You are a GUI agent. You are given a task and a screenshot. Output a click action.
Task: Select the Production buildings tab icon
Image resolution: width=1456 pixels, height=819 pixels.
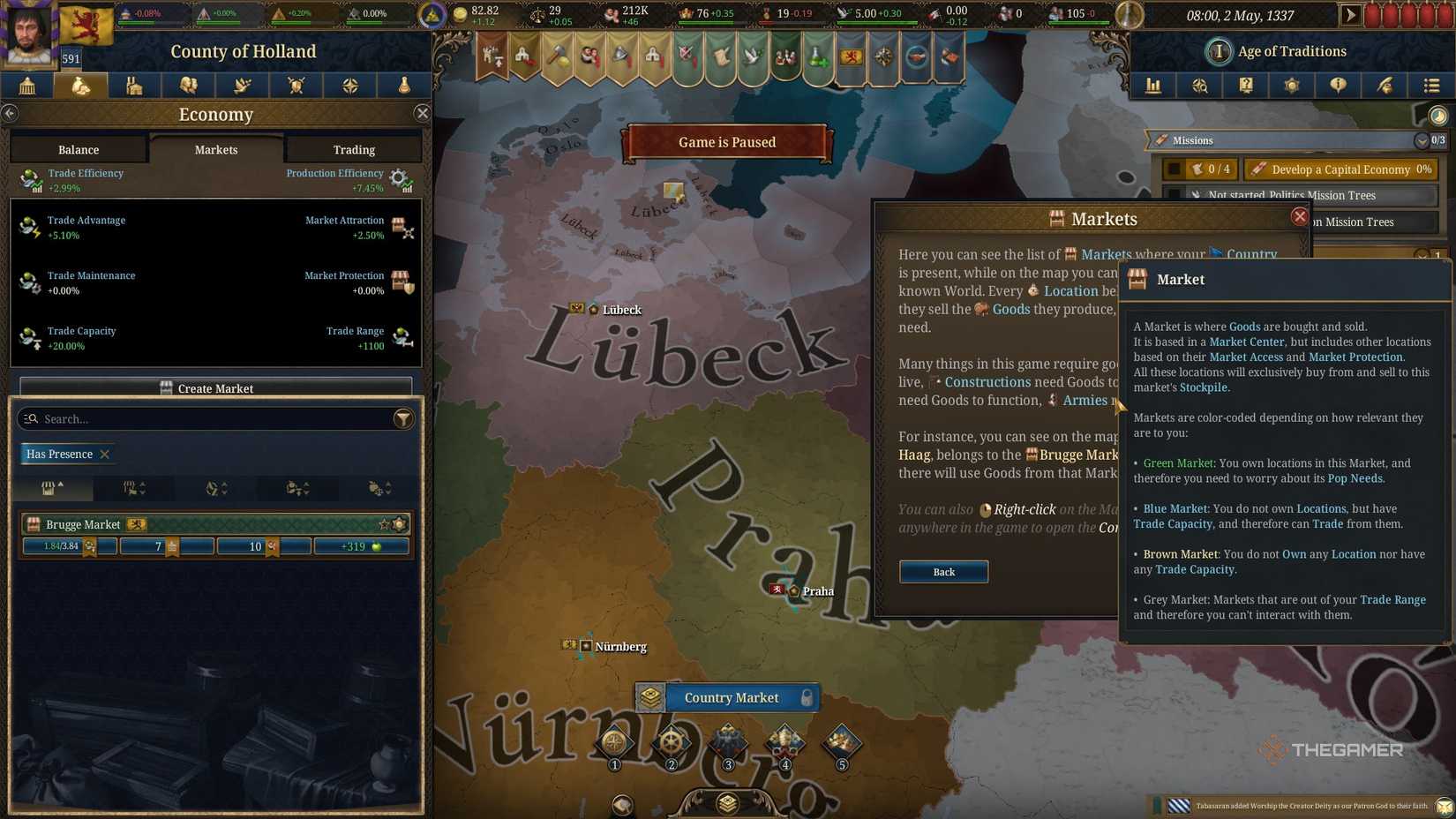click(134, 86)
